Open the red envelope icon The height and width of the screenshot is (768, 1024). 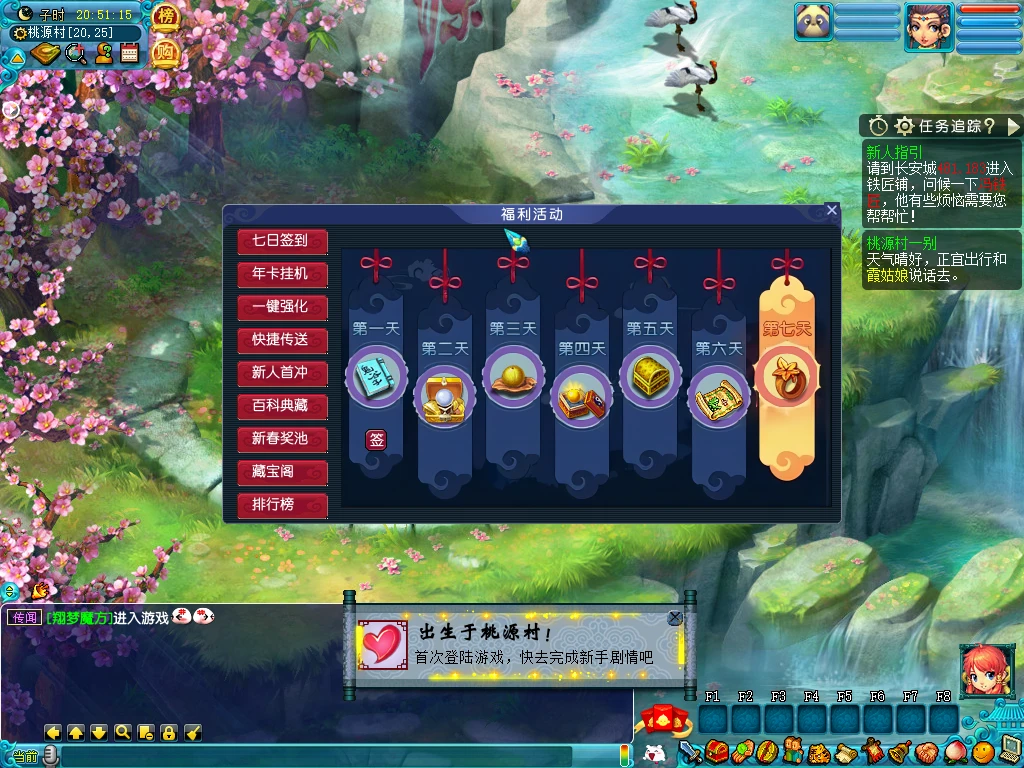(660, 720)
